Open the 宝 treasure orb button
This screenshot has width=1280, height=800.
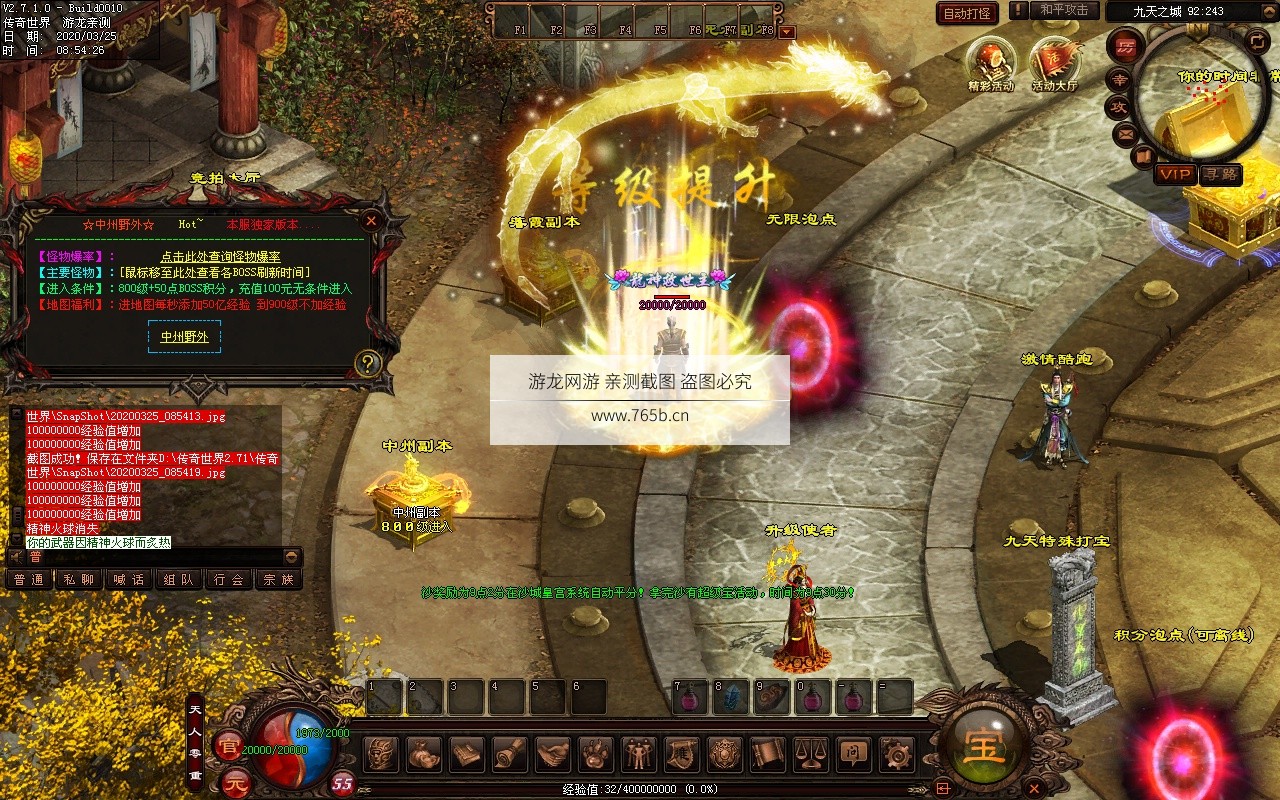tap(985, 745)
